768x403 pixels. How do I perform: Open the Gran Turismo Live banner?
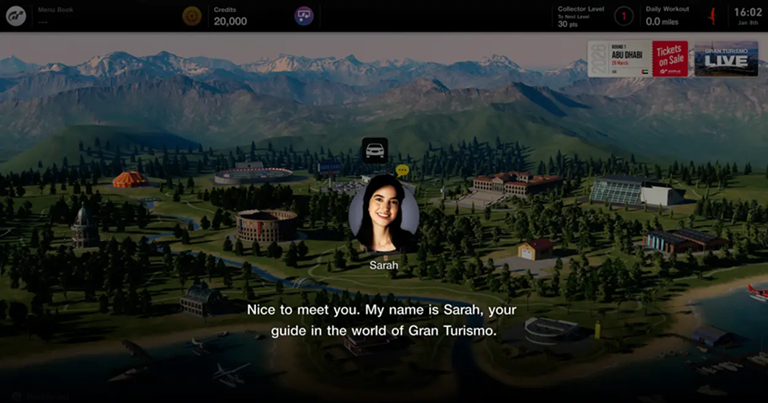click(726, 58)
